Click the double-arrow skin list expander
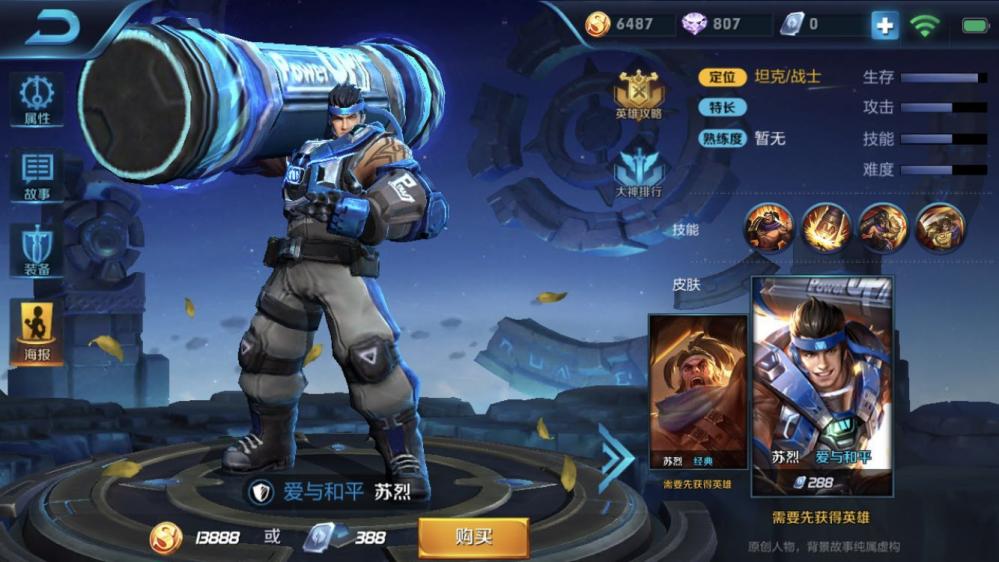The height and width of the screenshot is (562, 999). [616, 458]
